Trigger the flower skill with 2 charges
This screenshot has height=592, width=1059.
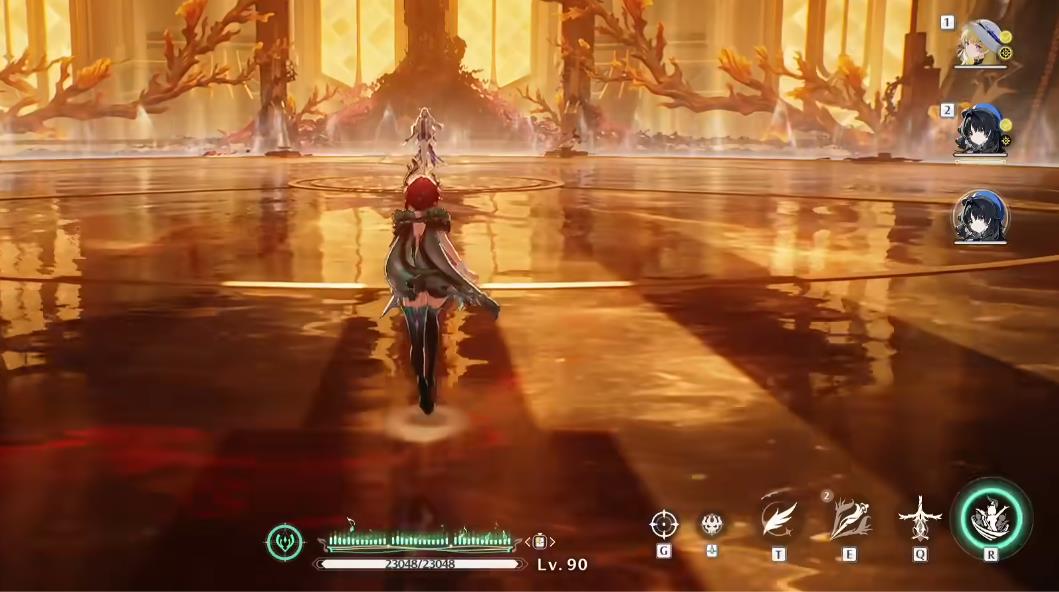pos(849,520)
